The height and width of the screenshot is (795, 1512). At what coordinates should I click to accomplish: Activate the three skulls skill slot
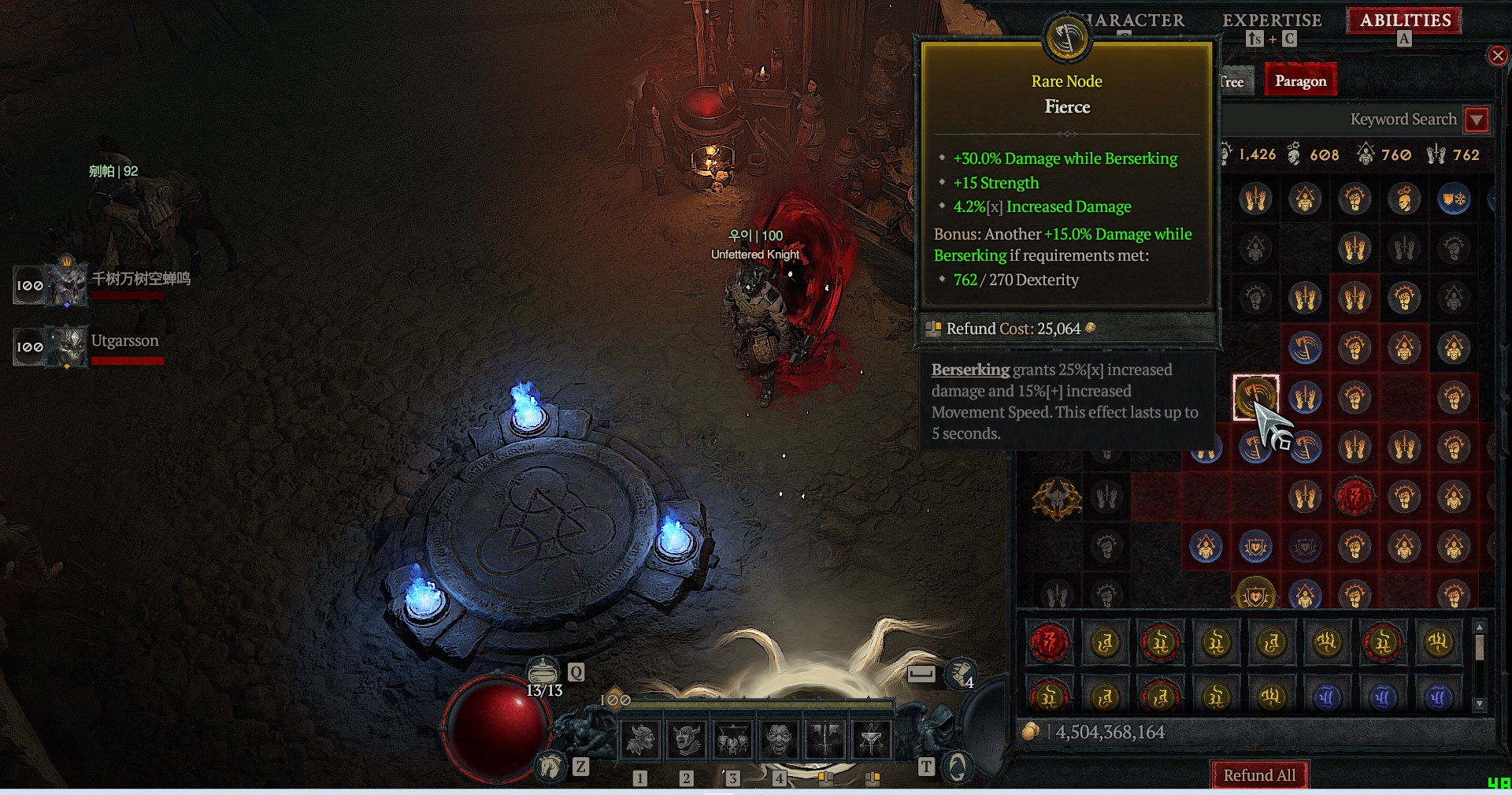732,739
